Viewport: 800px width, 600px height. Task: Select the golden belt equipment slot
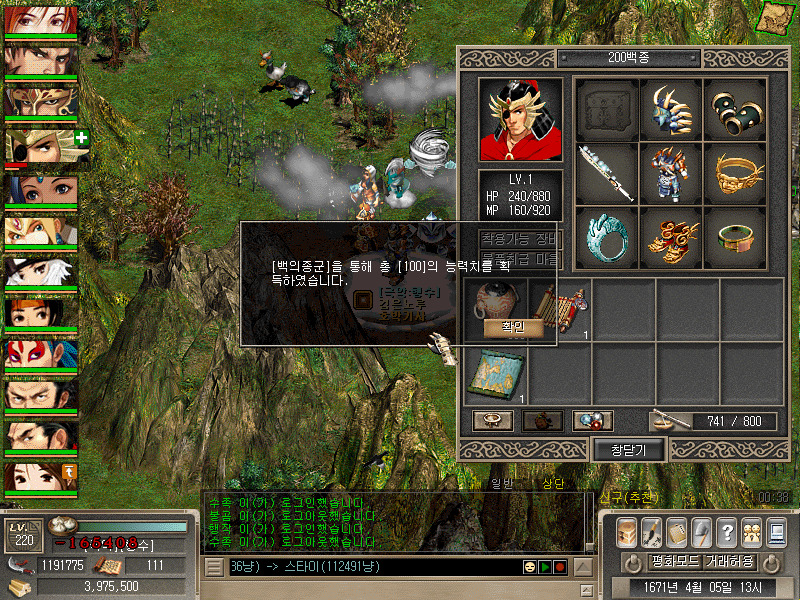737,173
